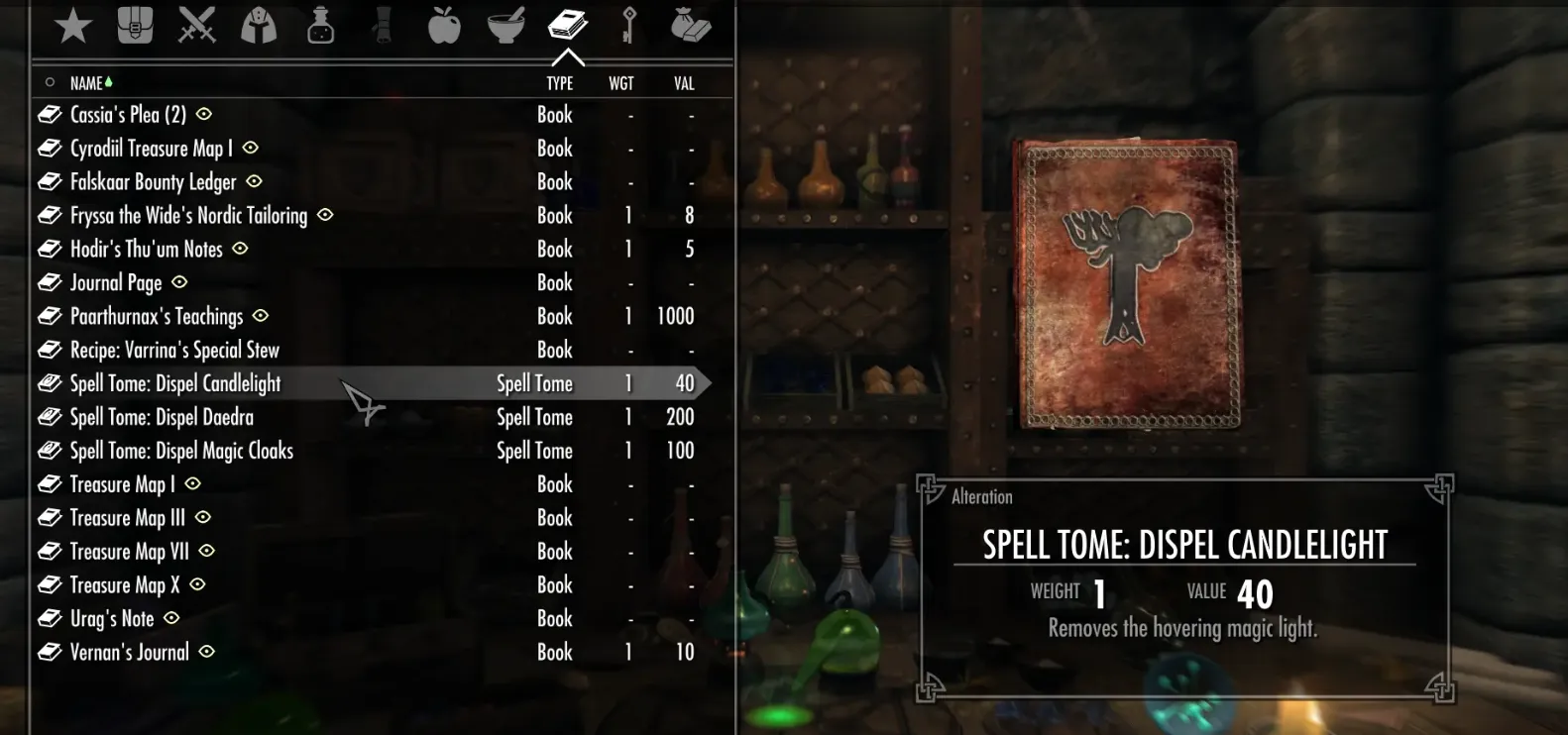The height and width of the screenshot is (735, 1568).
Task: Select Spell Tome: Dispel Magic Cloaks
Action: point(181,451)
